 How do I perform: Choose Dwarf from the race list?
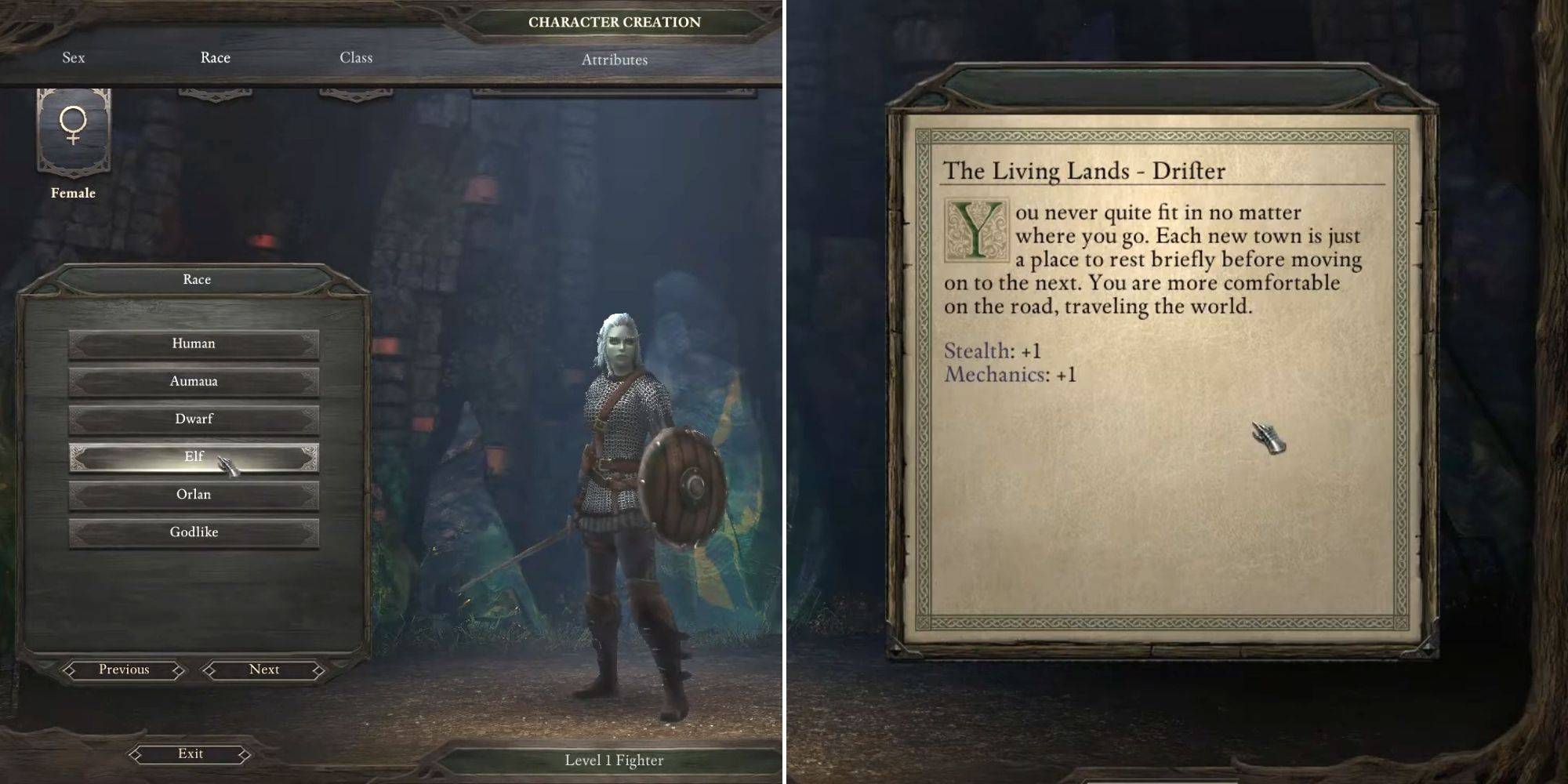[x=194, y=419]
